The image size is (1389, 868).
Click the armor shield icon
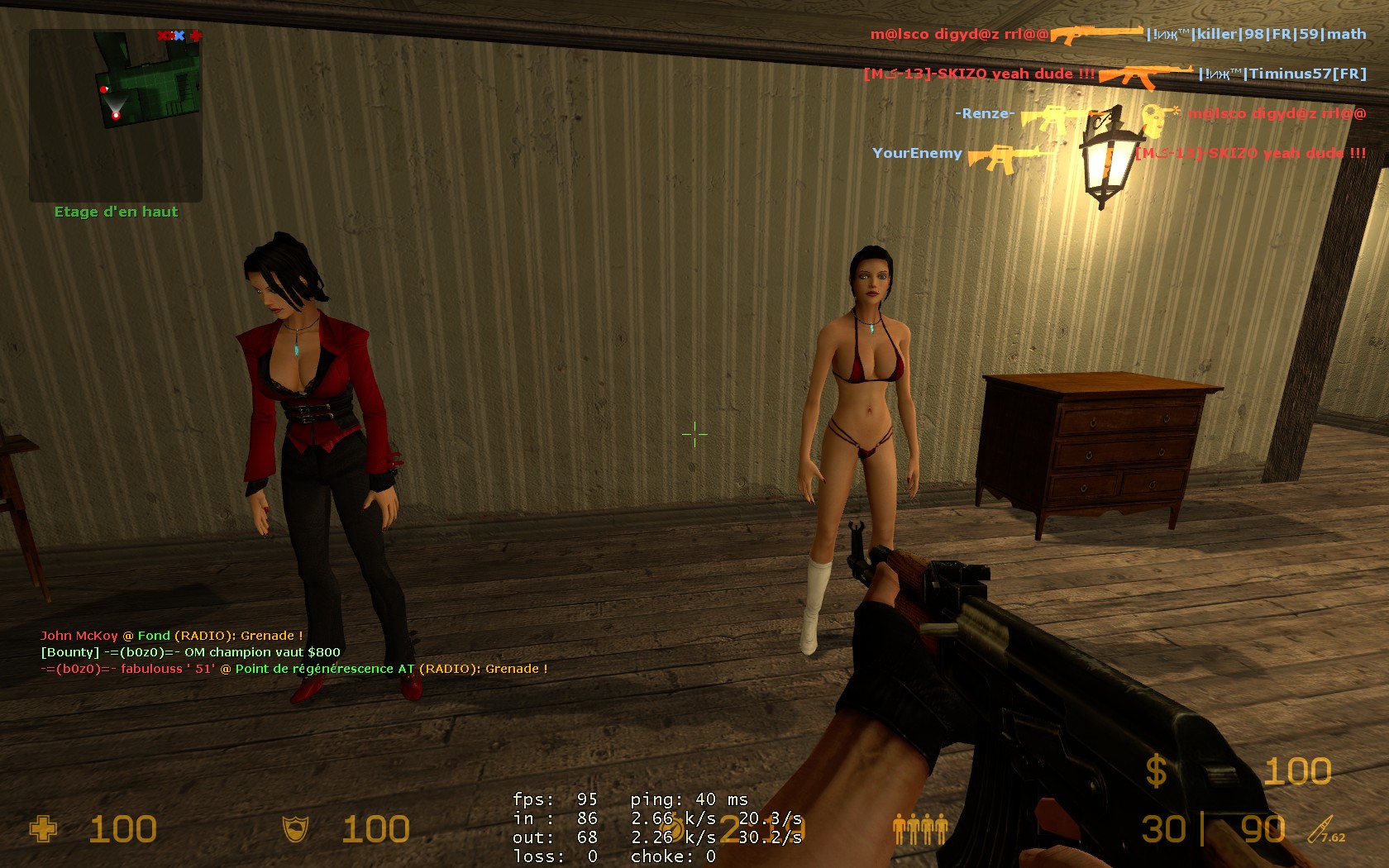pyautogui.click(x=296, y=828)
